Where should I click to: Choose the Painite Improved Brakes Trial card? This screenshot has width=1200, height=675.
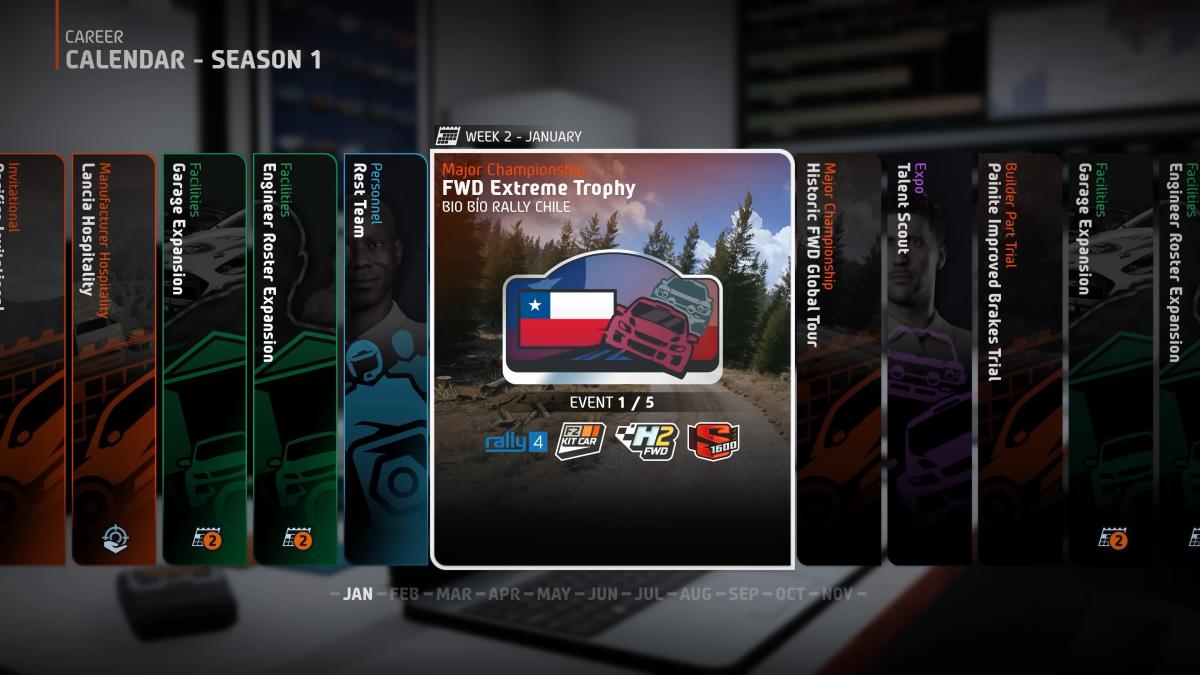pos(1019,358)
